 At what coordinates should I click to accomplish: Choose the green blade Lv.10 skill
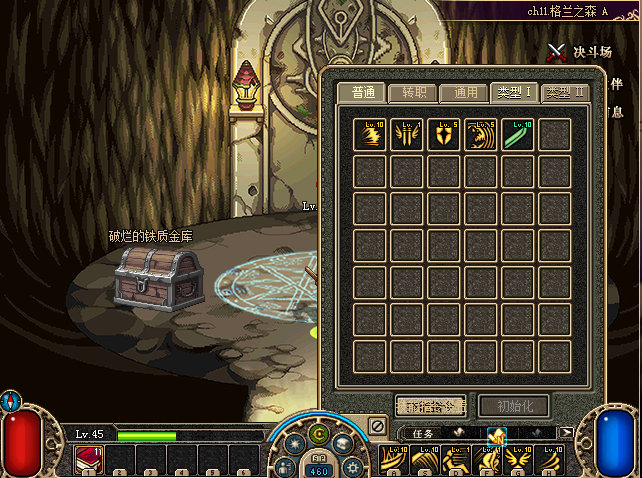tap(518, 135)
